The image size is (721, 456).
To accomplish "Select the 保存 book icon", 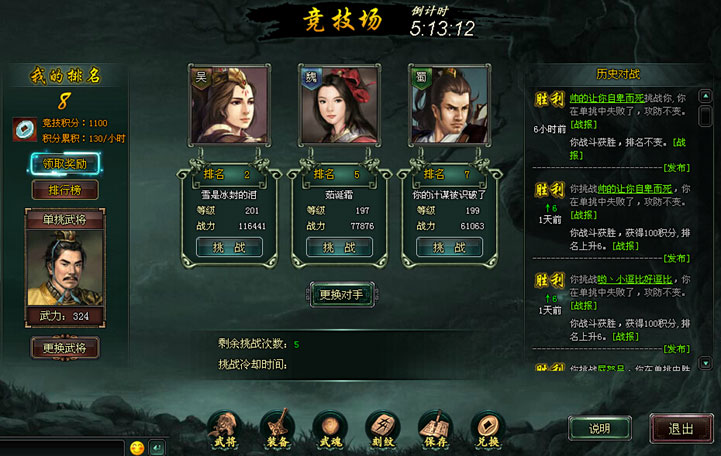I will coord(434,427).
